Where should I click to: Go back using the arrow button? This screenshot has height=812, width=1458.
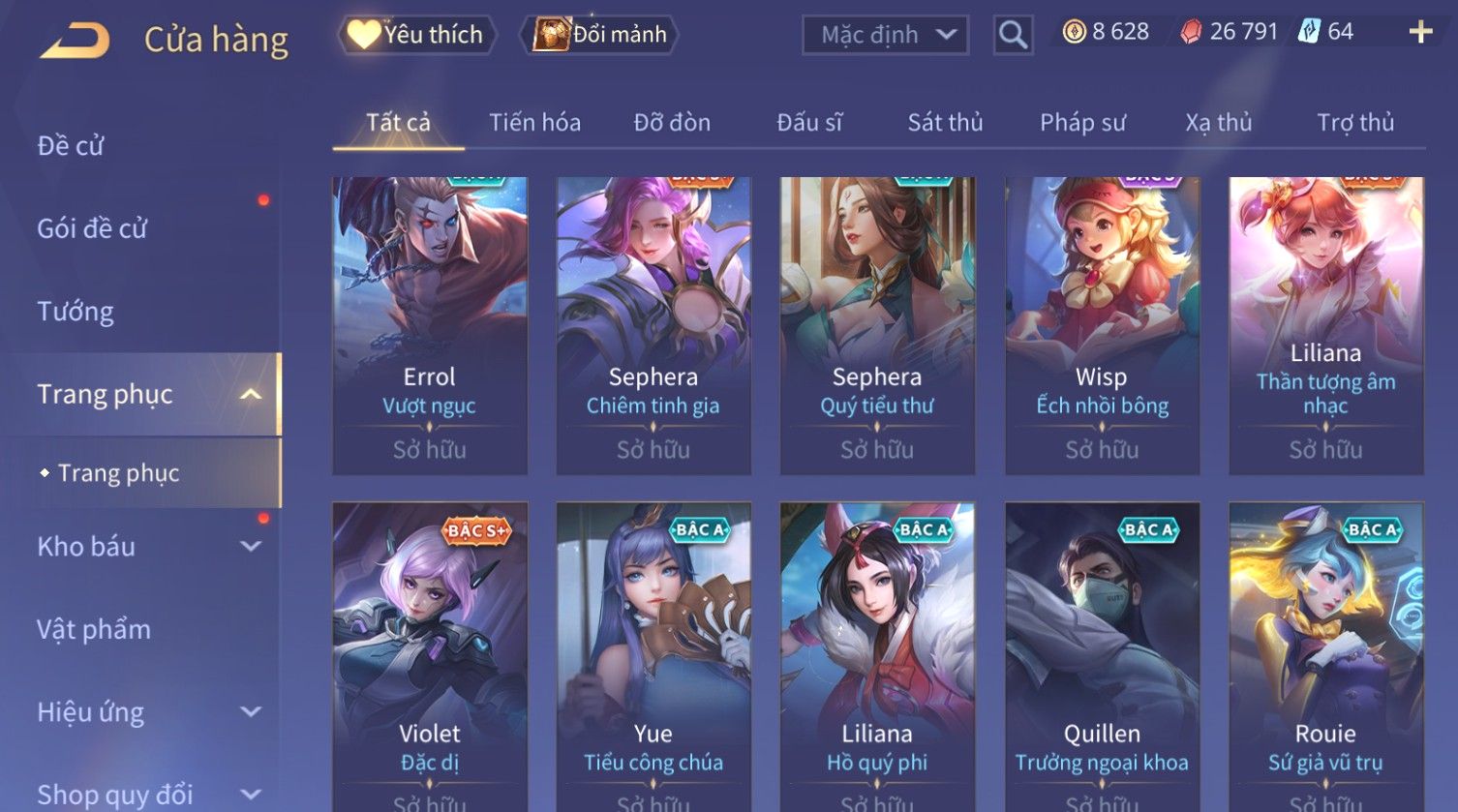click(x=75, y=41)
